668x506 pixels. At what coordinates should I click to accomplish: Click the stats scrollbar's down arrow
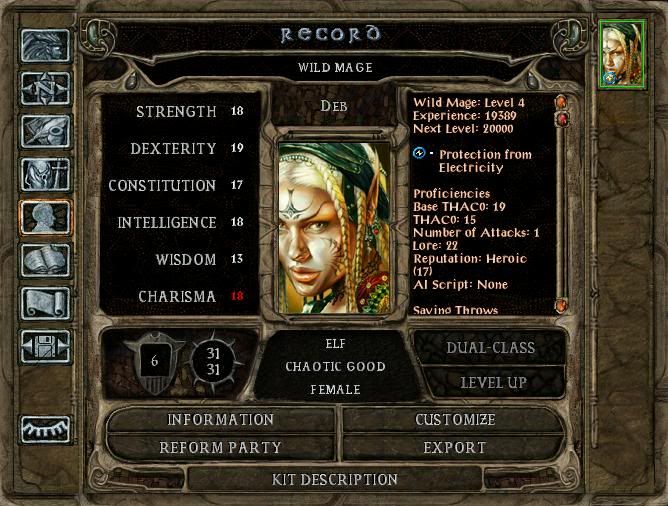pyautogui.click(x=561, y=304)
